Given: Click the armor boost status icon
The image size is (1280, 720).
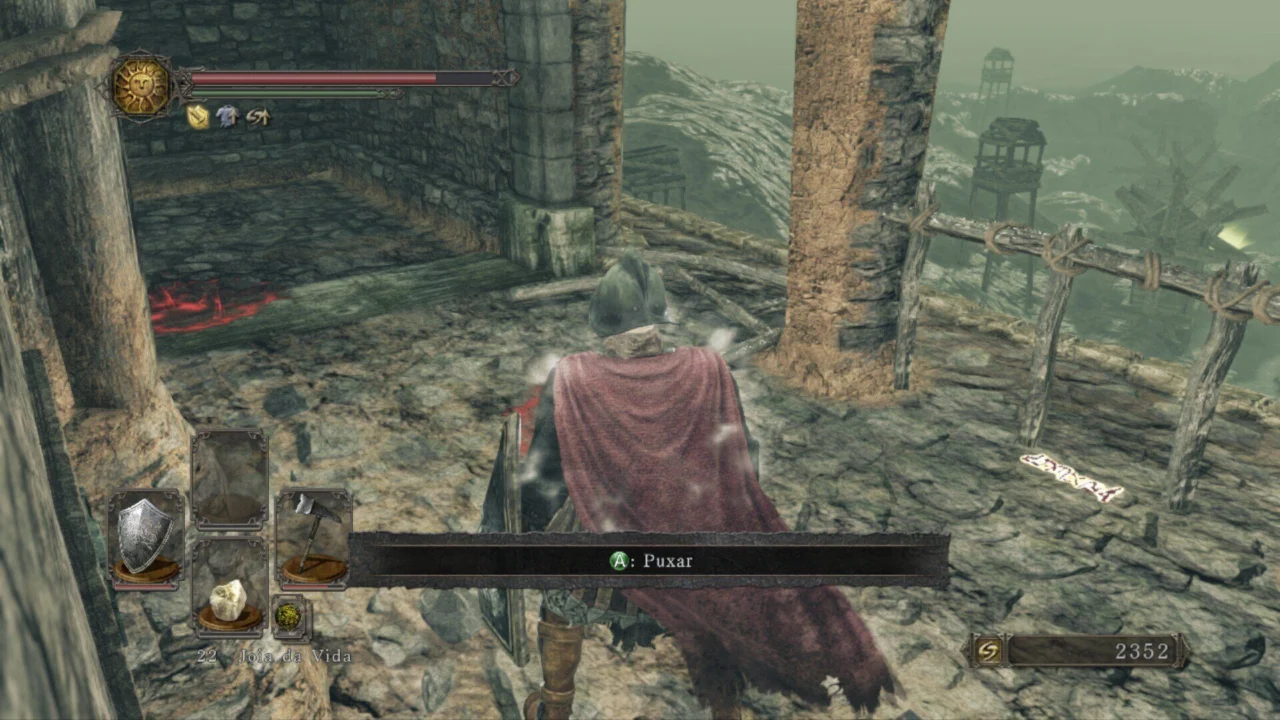Looking at the screenshot, I should coord(228,117).
